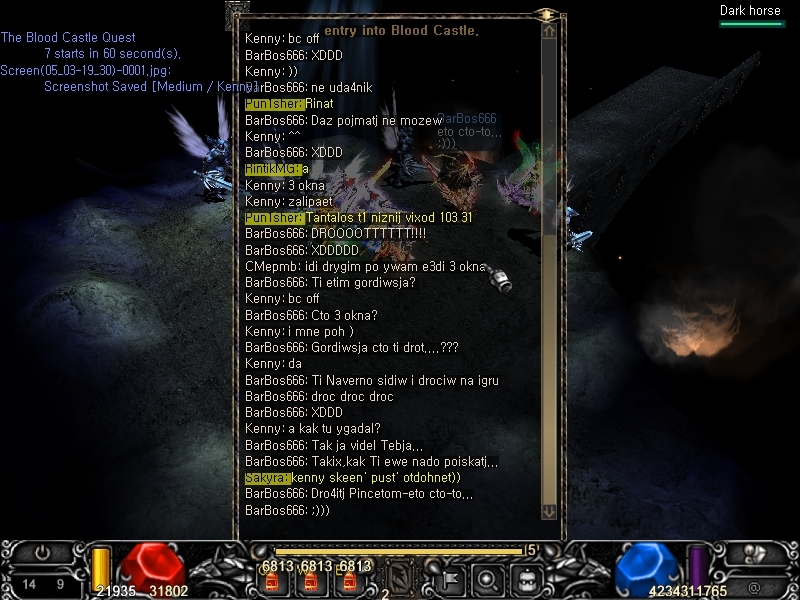Click the square ornament at chat window corner

click(x=238, y=13)
